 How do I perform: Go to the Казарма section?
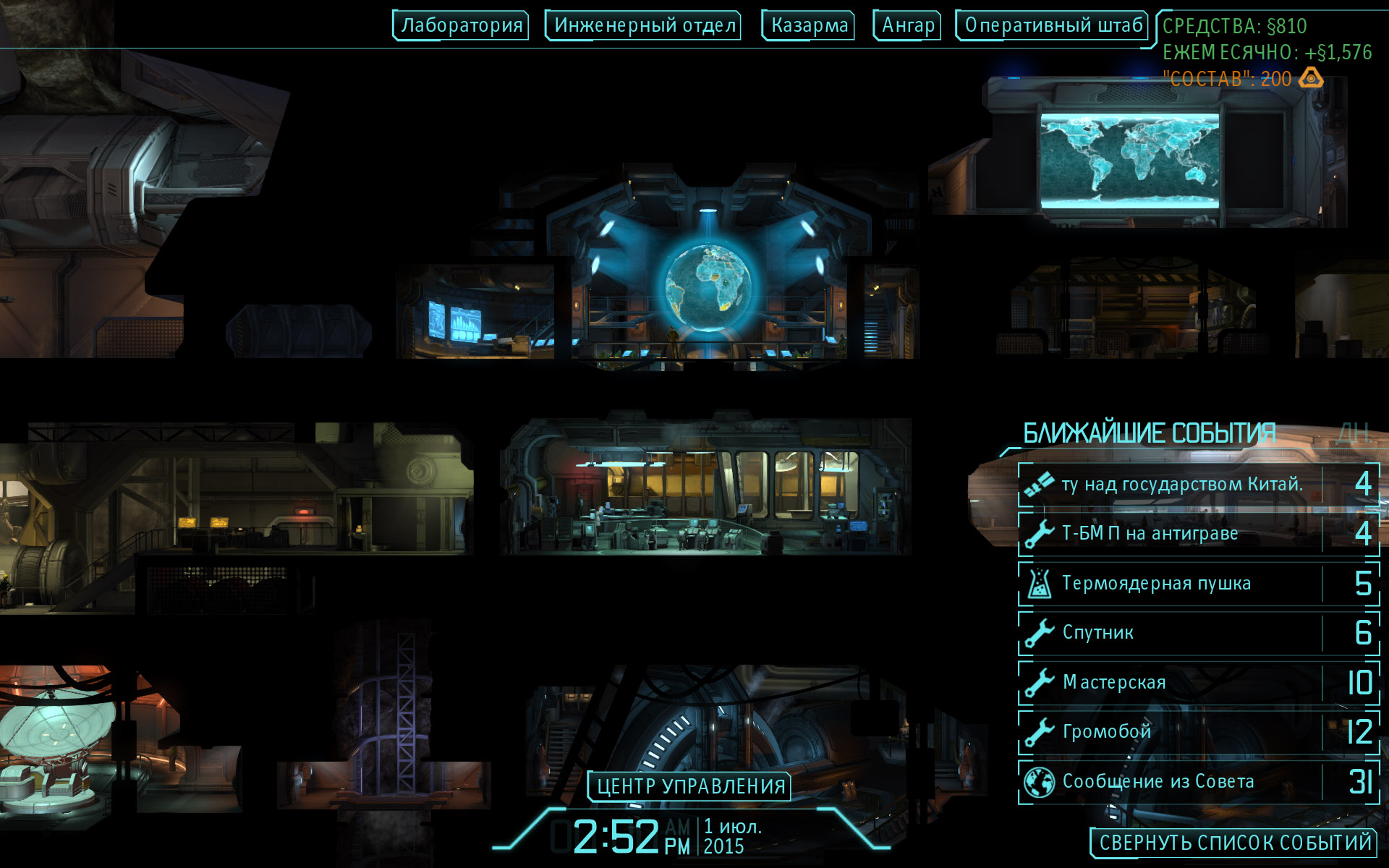point(809,25)
